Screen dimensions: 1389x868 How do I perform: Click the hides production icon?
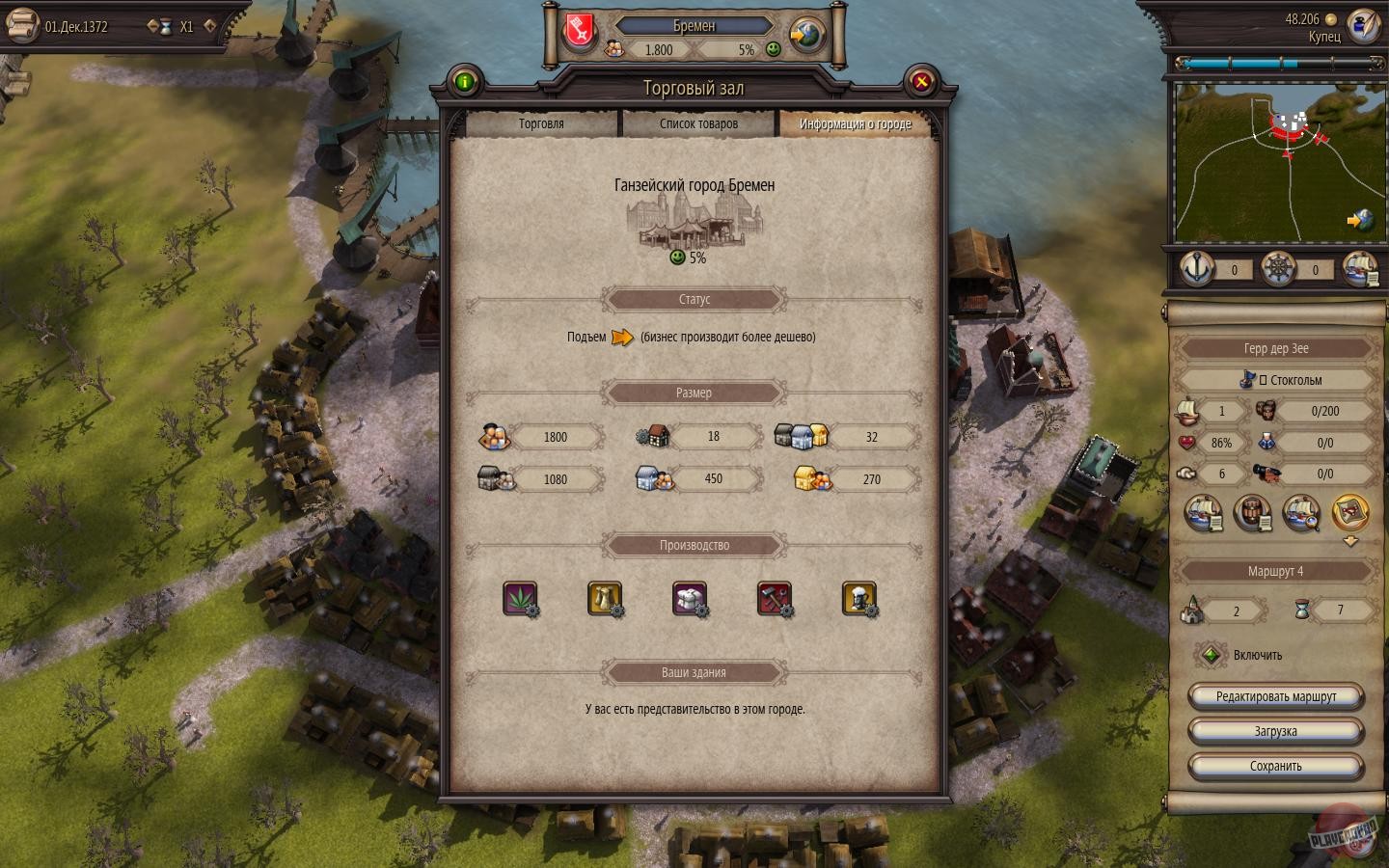click(606, 599)
